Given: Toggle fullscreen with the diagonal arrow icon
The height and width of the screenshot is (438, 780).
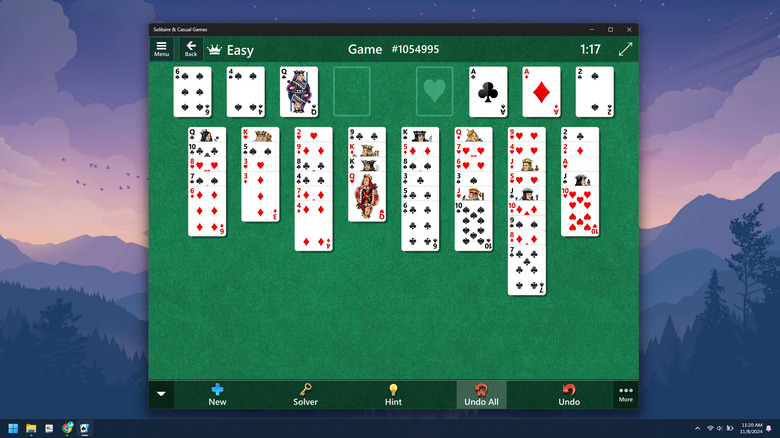Looking at the screenshot, I should coord(625,49).
